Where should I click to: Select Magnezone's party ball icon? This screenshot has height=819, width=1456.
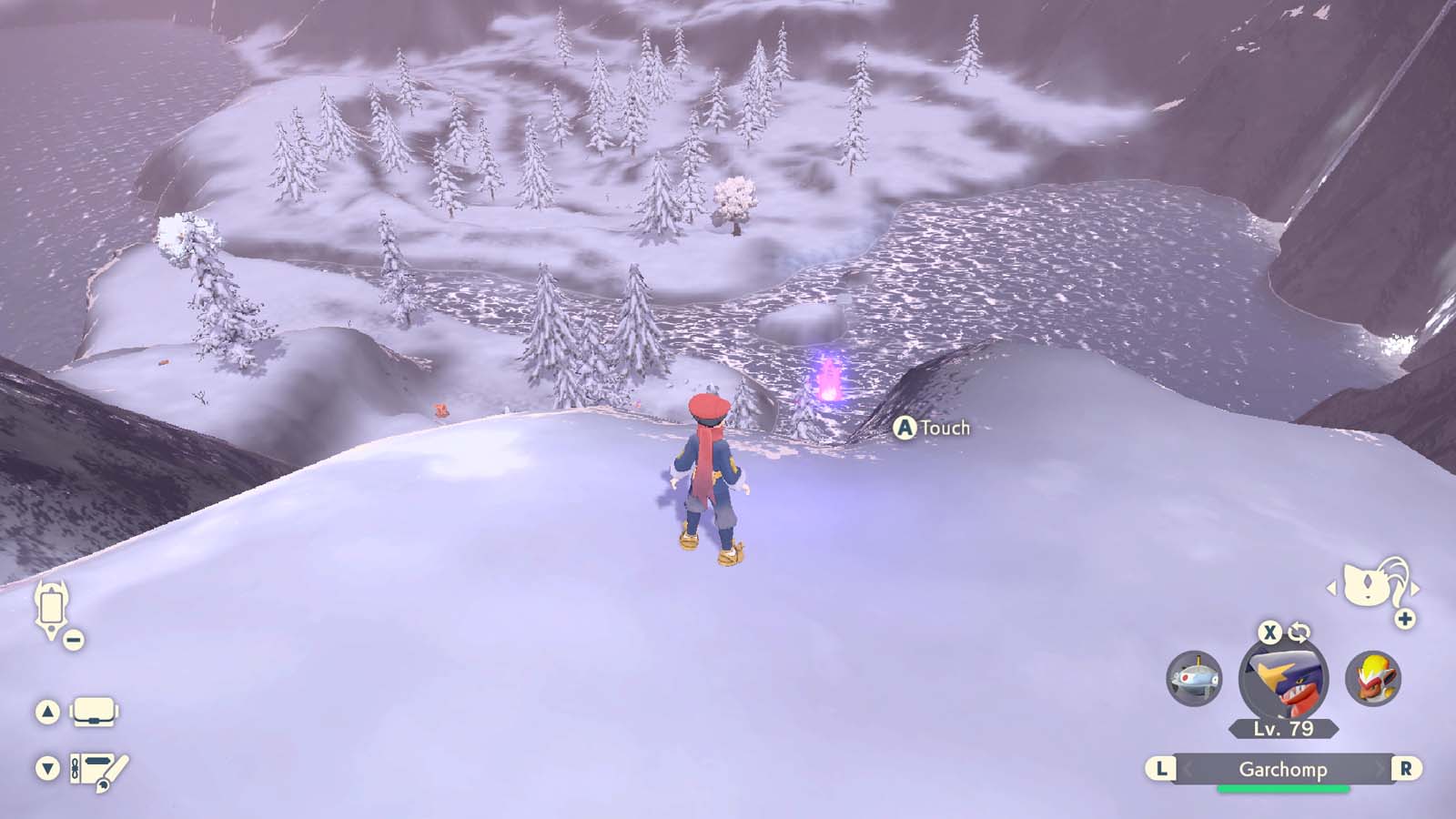(1196, 677)
